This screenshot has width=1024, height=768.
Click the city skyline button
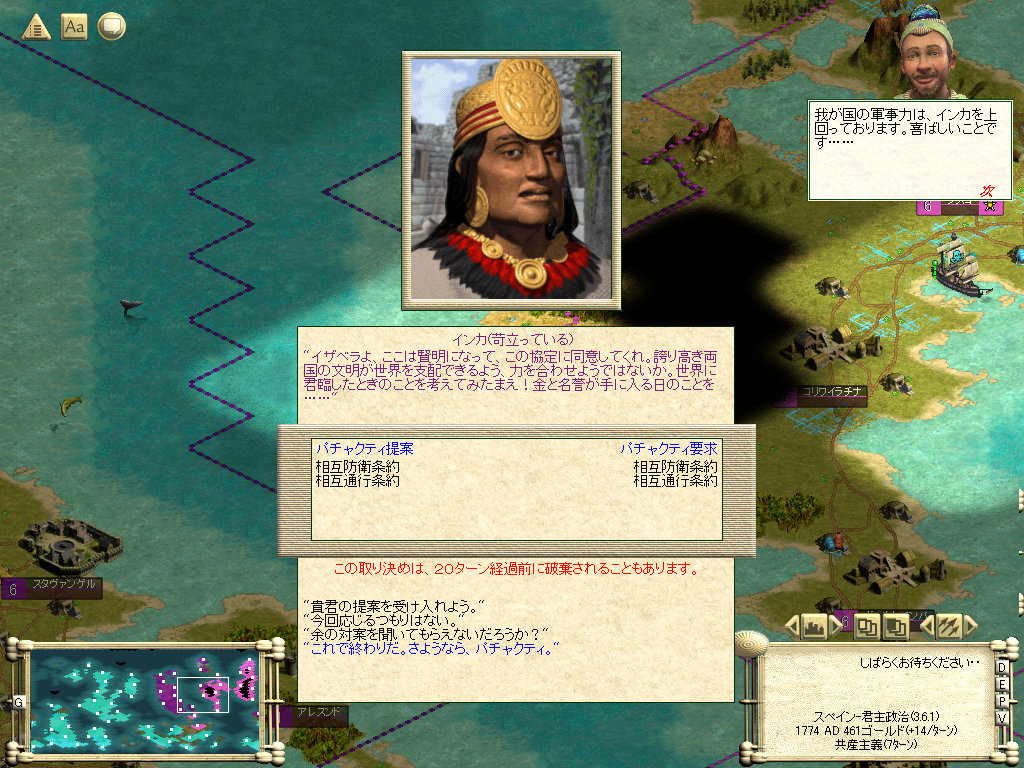click(x=814, y=627)
